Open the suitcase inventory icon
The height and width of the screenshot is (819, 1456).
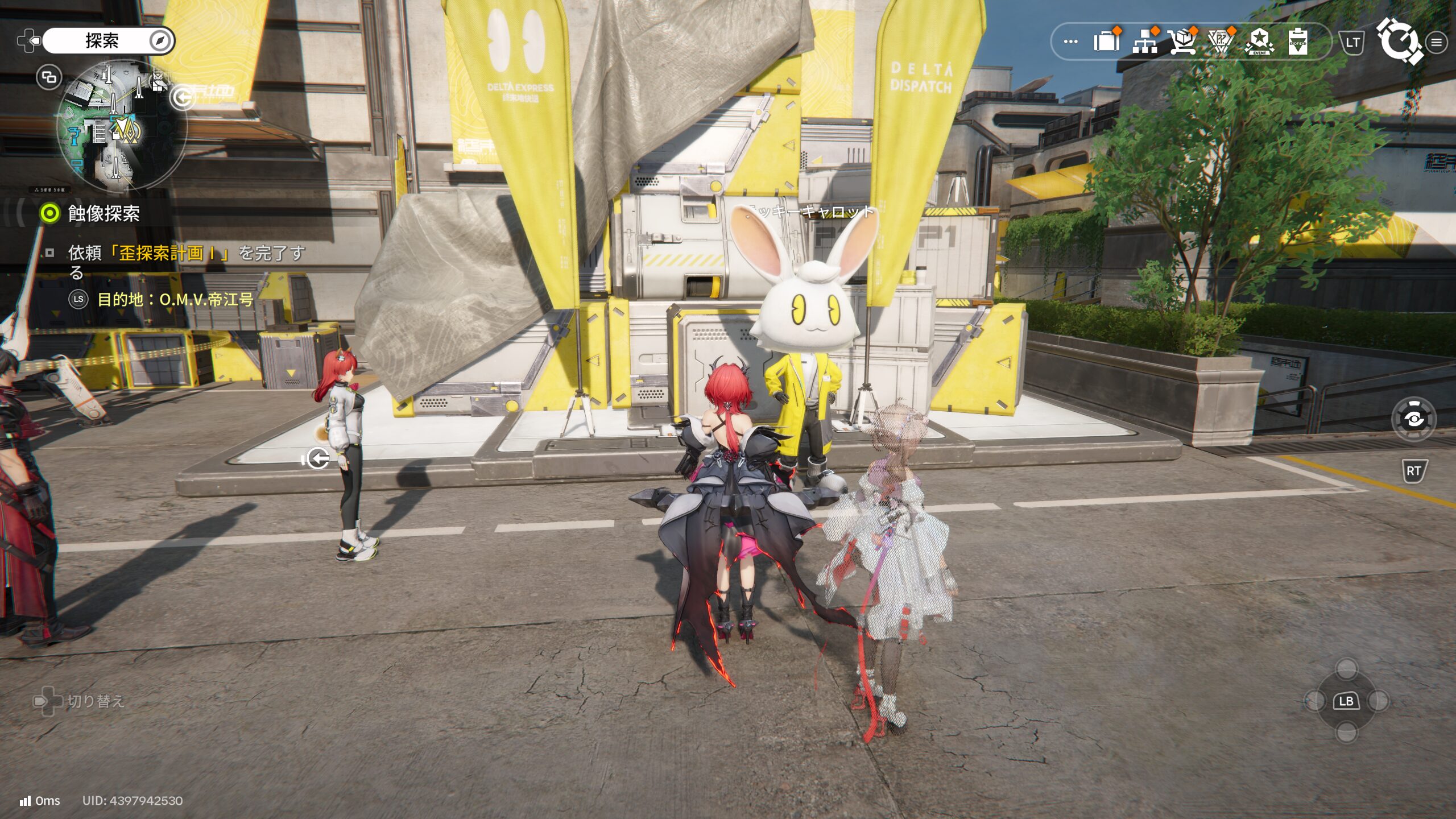click(x=1106, y=42)
